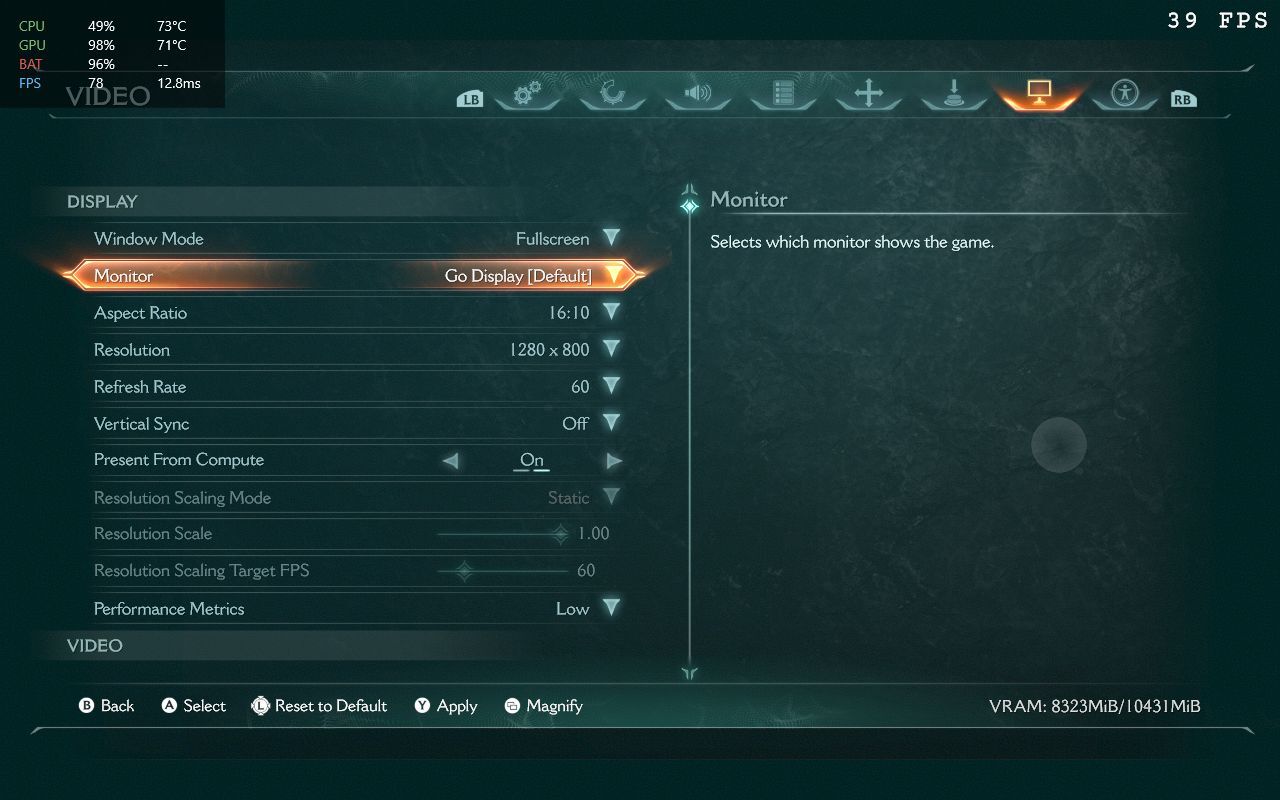Change the Refresh Rate dropdown
This screenshot has width=1280, height=800.
coord(611,386)
